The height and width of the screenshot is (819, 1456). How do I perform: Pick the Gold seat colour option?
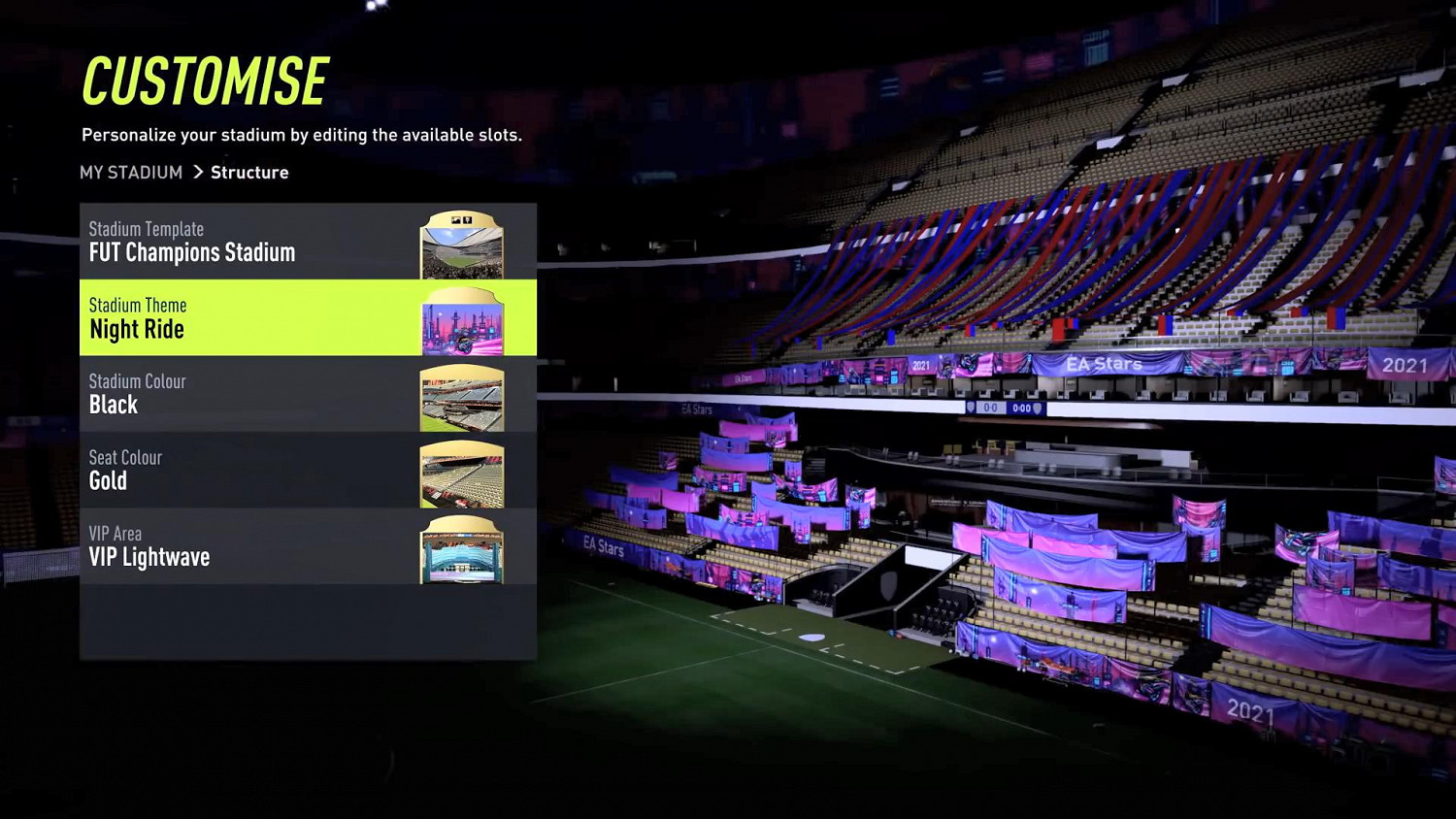click(109, 480)
